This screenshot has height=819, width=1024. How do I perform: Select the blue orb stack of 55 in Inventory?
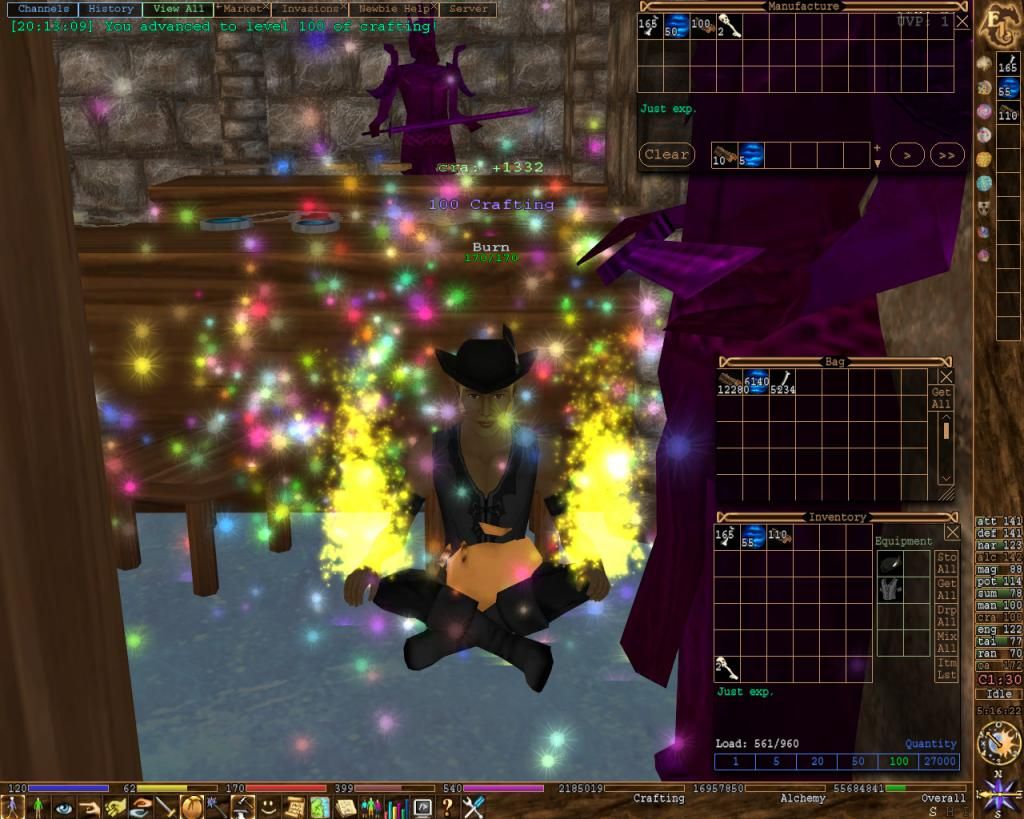[753, 537]
